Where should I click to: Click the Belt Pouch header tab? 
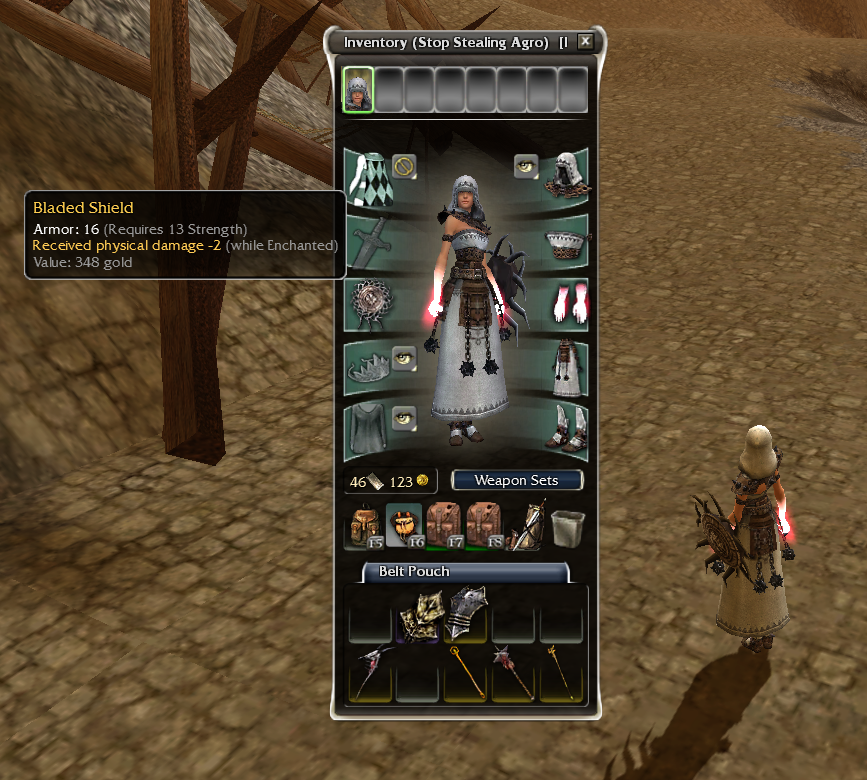414,572
